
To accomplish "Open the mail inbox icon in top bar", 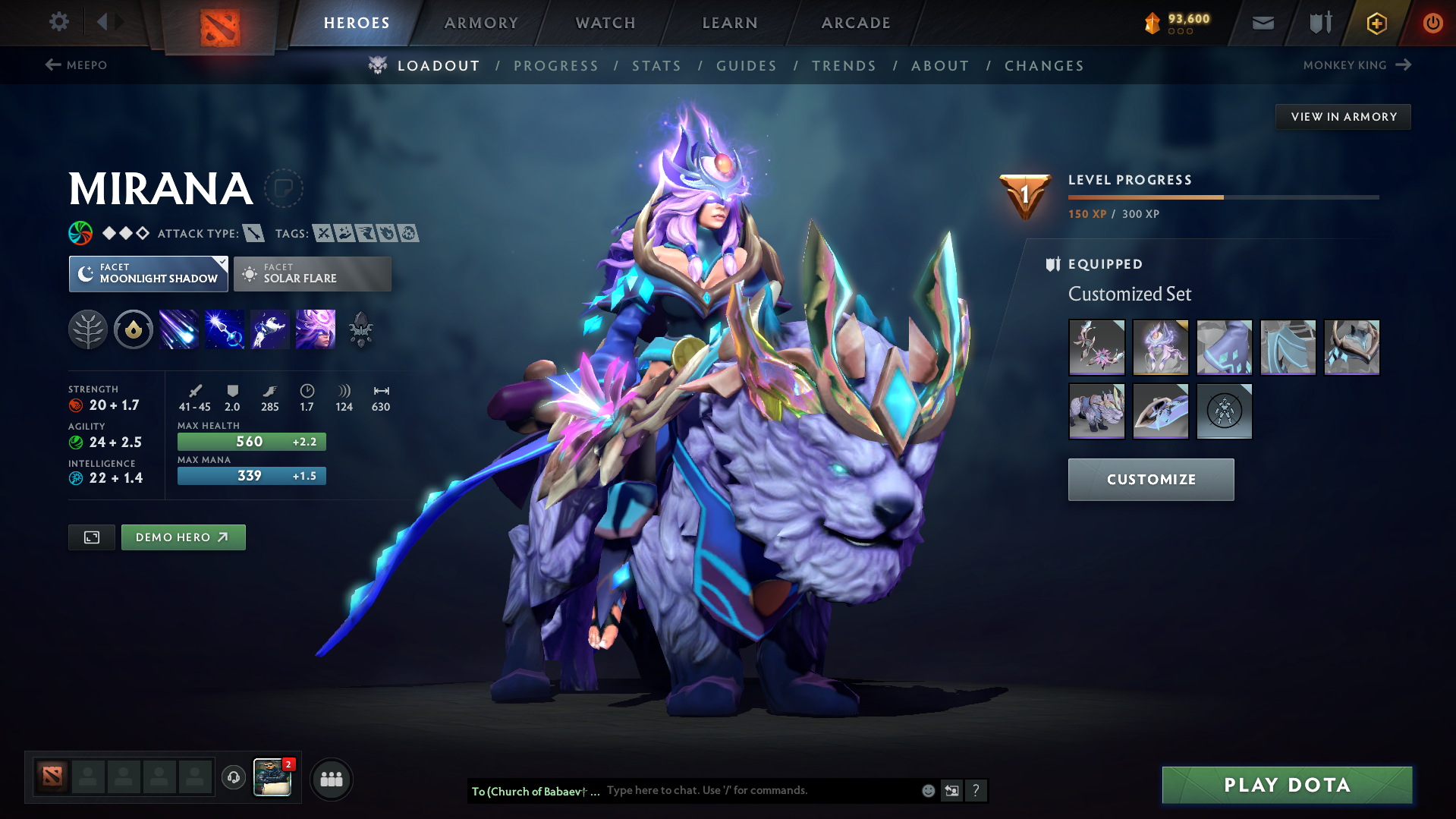I will tap(1263, 23).
